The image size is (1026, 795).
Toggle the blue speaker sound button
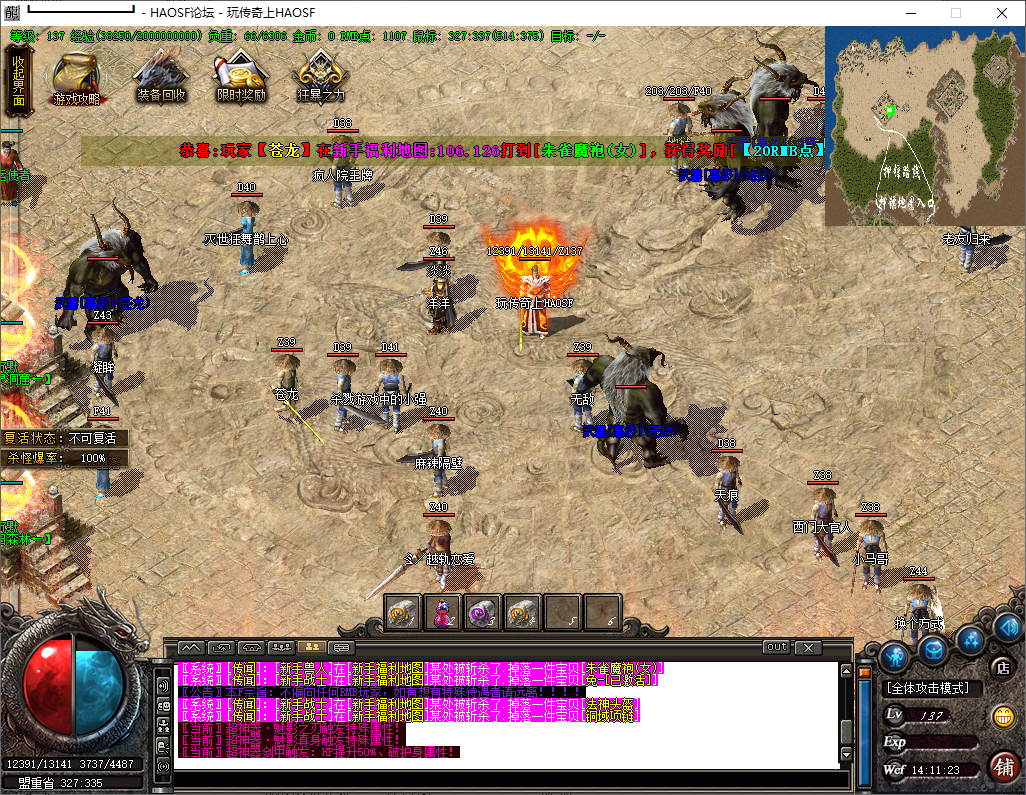1008,627
